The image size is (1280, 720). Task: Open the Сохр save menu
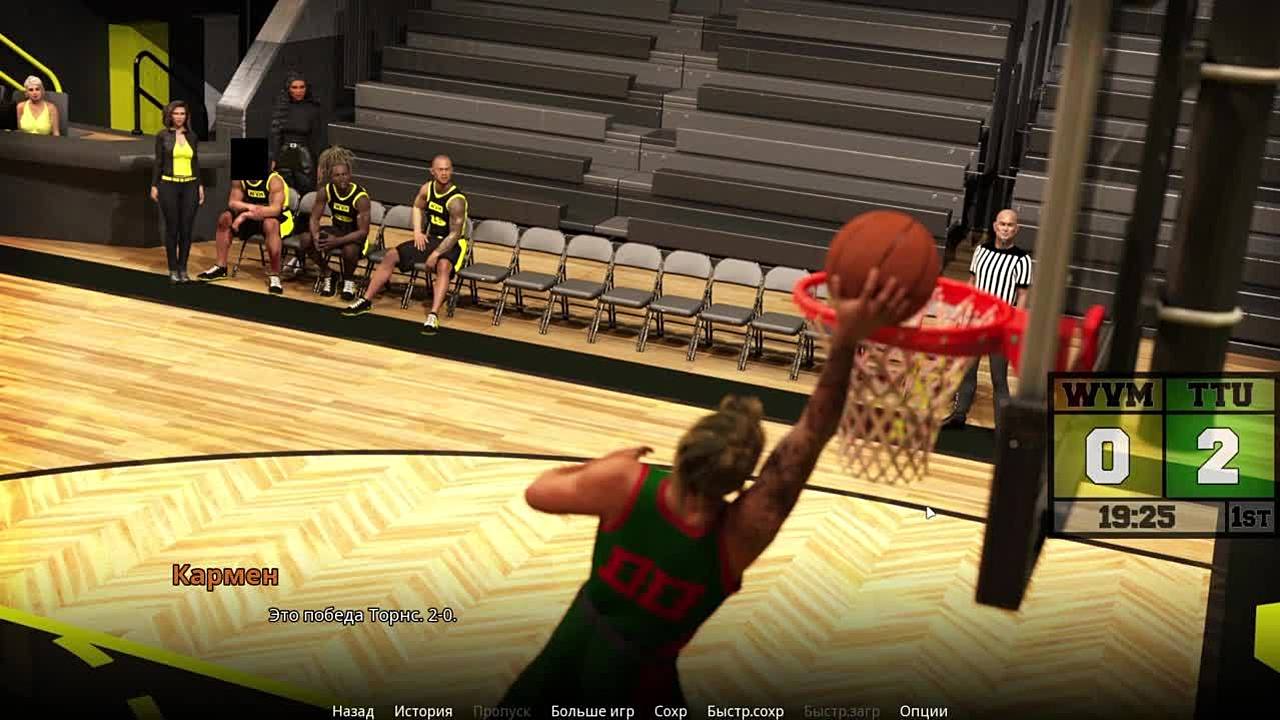coord(670,711)
